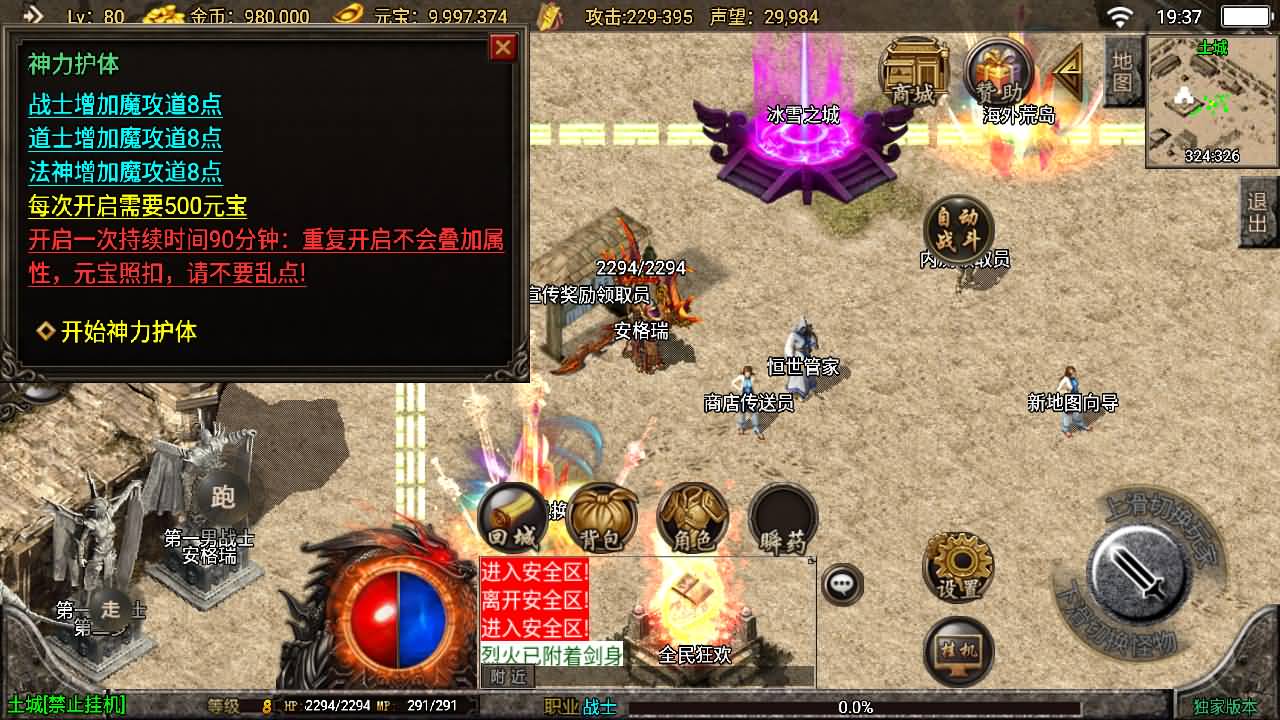Tap the 回城 return-to-town icon
Viewport: 1280px width, 720px height.
[x=514, y=516]
